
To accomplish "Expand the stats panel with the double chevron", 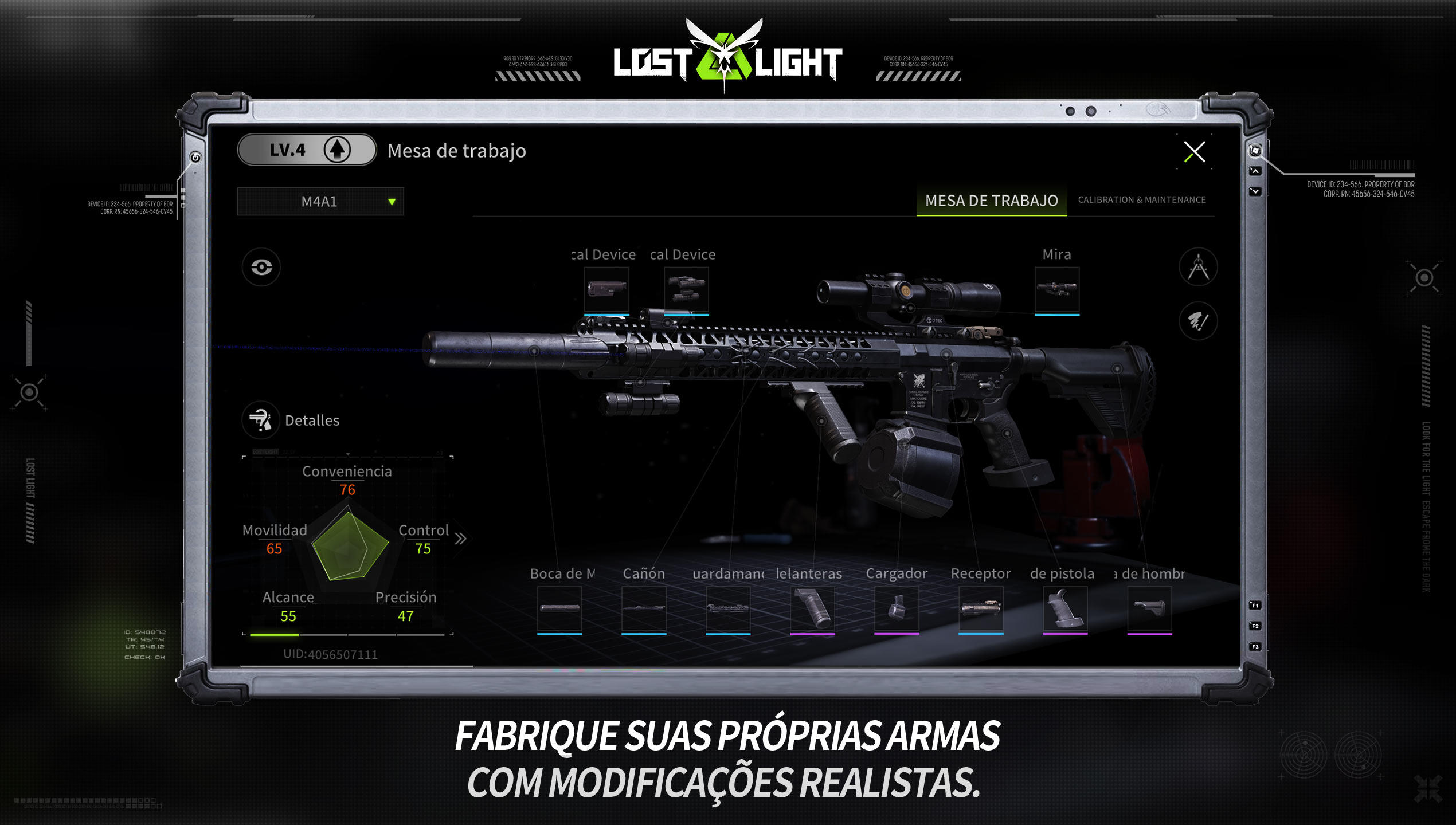I will (x=462, y=539).
